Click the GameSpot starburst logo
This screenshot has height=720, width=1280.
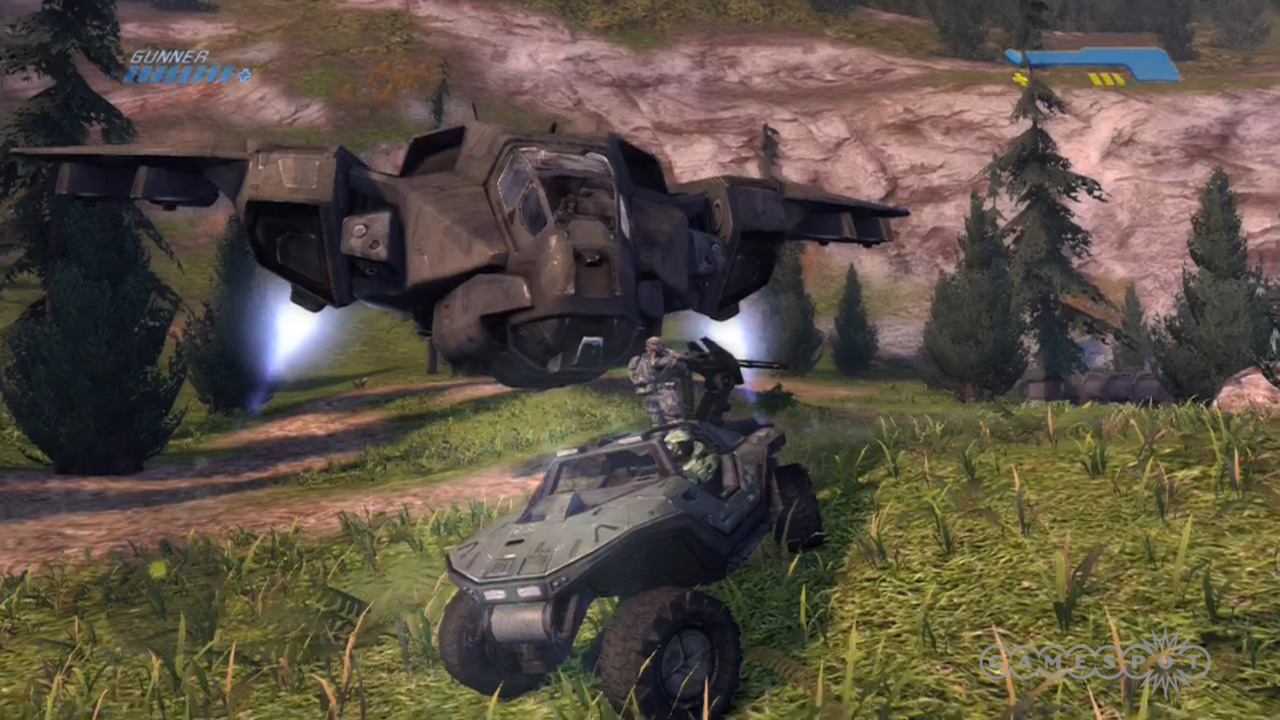tap(1162, 658)
